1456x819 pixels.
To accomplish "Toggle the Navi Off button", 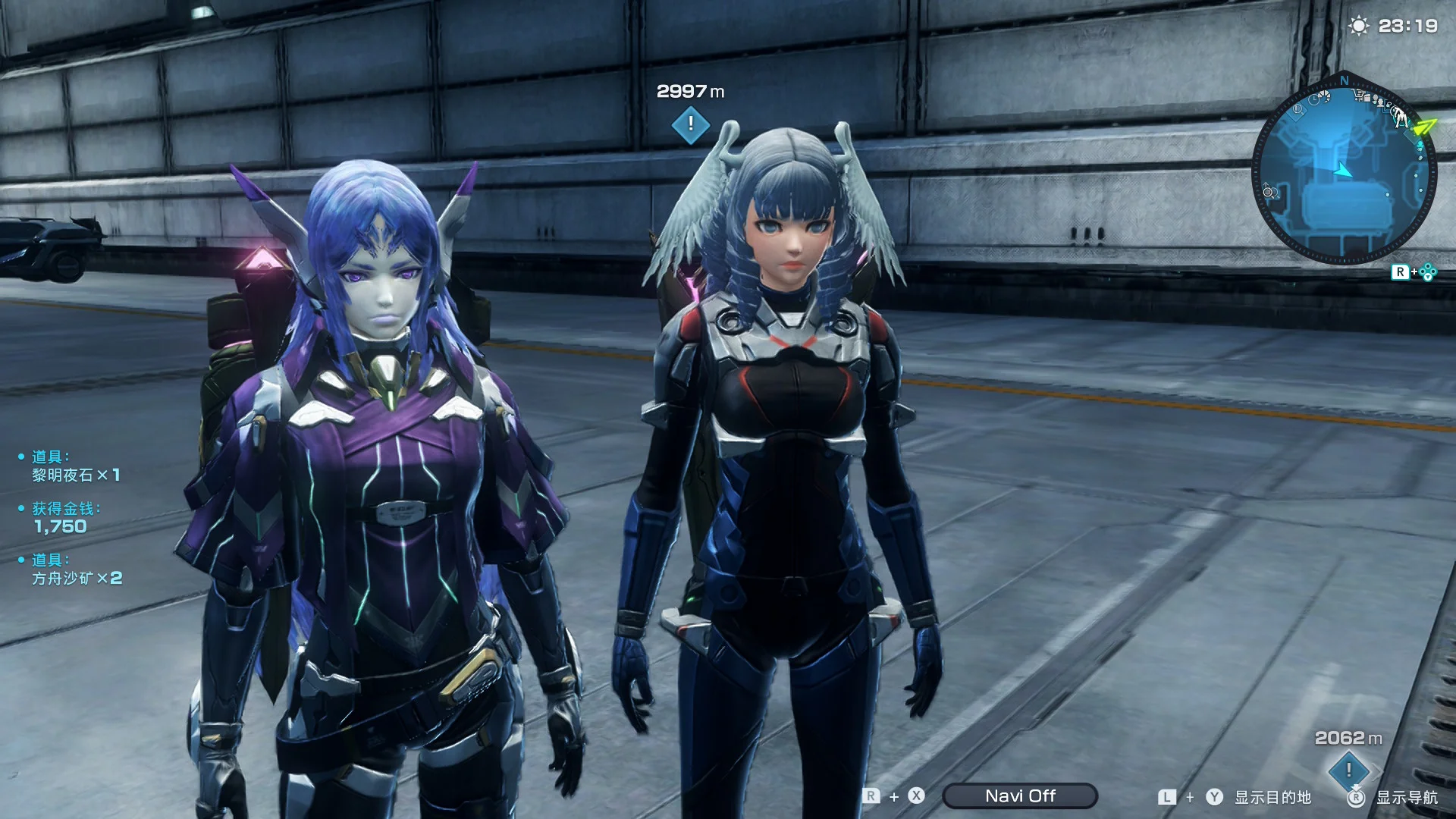I will click(x=1020, y=795).
